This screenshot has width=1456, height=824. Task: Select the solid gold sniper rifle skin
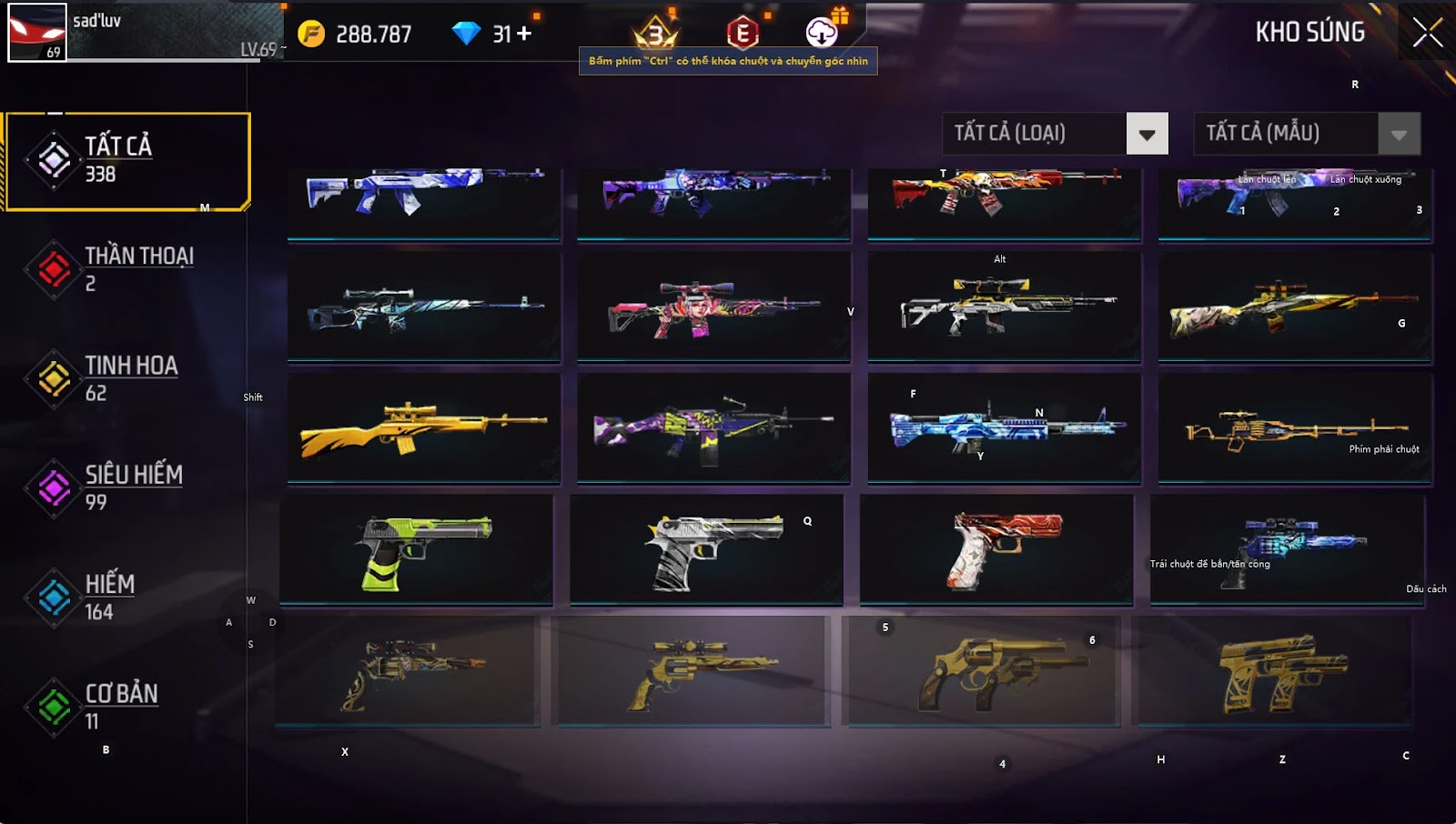point(424,427)
